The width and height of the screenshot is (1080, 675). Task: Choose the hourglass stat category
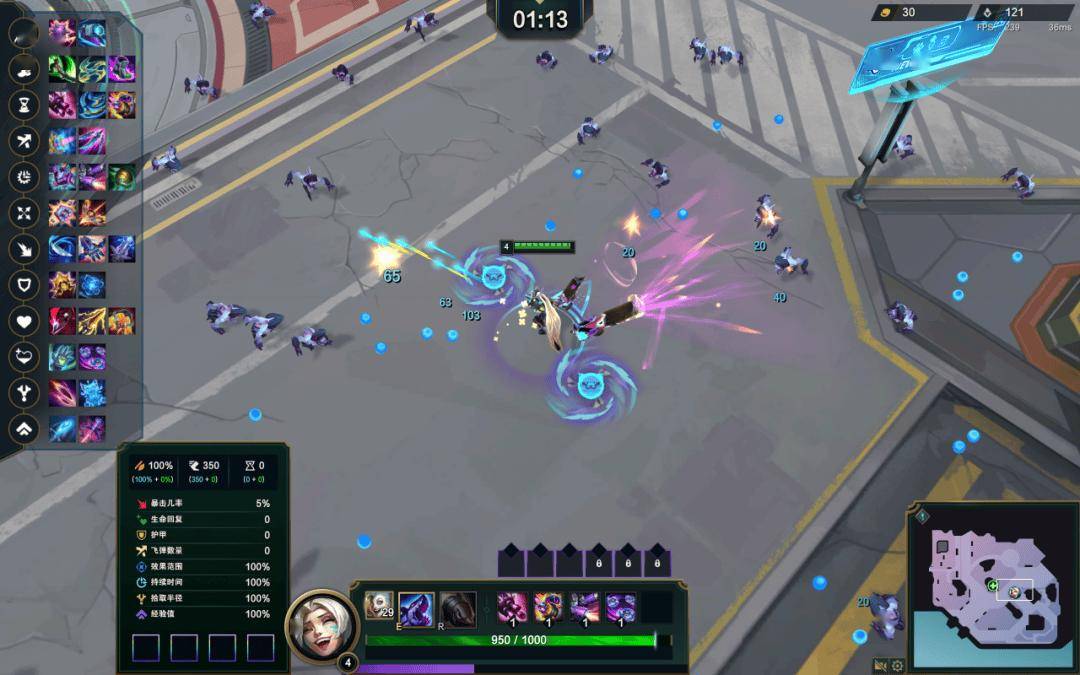pyautogui.click(x=24, y=105)
